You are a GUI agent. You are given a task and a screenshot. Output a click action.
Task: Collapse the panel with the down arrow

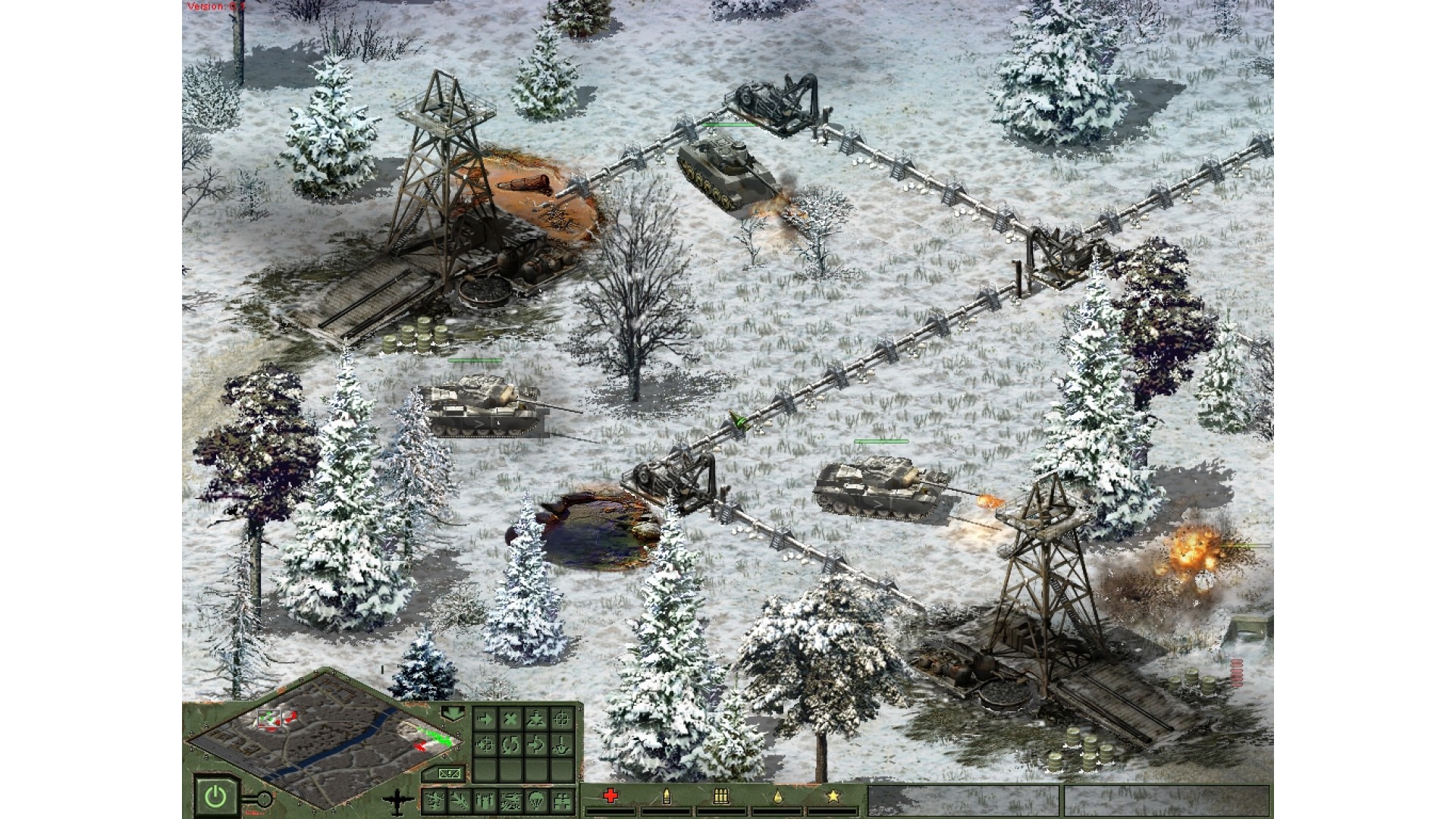click(453, 713)
